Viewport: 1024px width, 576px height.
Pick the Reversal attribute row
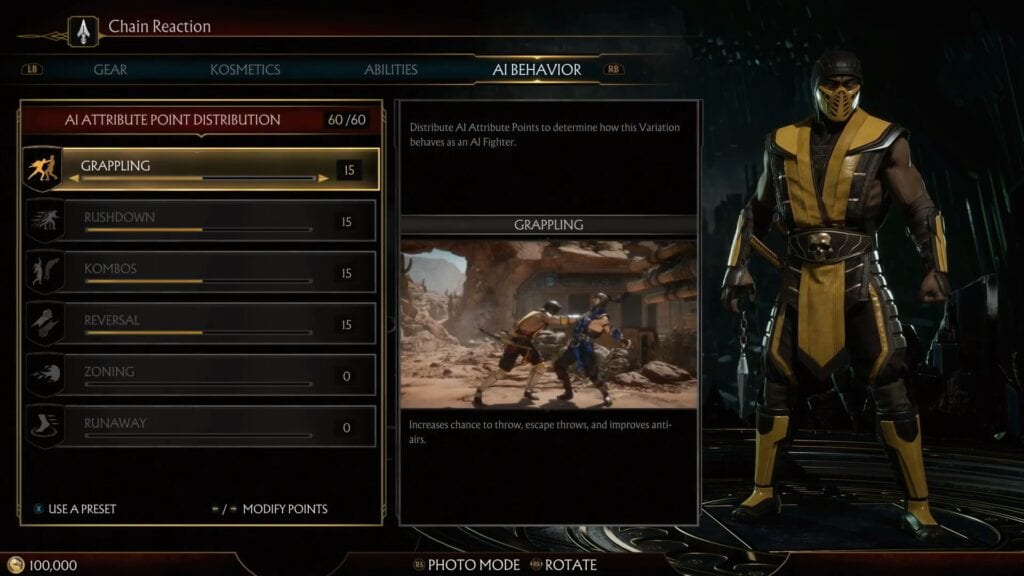(x=200, y=324)
